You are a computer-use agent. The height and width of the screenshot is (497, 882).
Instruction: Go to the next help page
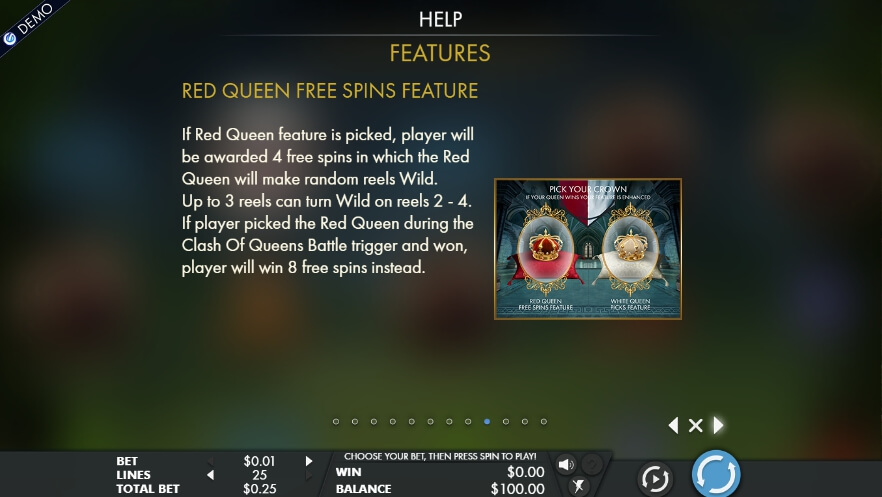click(718, 425)
